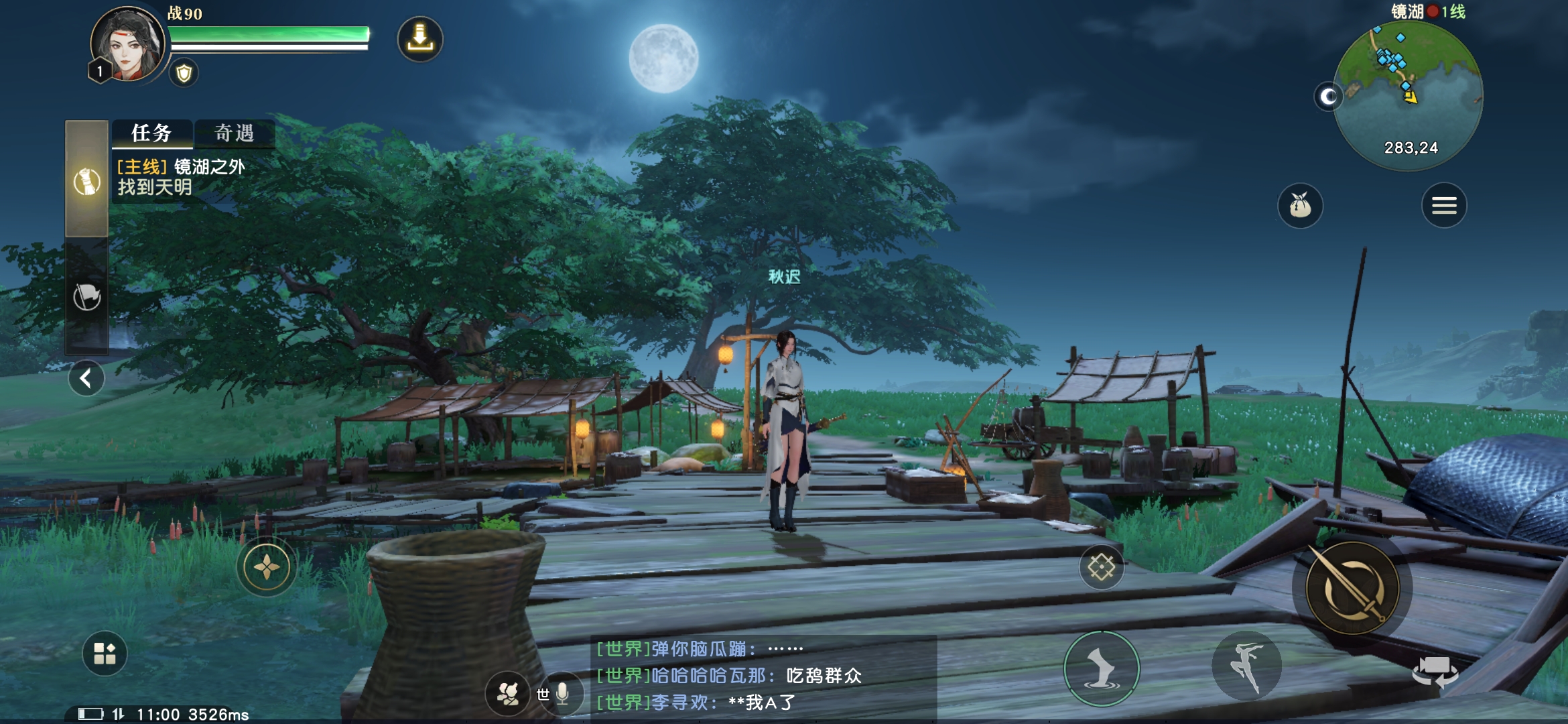Switch to the 奇遇 encounters tab

click(x=235, y=133)
